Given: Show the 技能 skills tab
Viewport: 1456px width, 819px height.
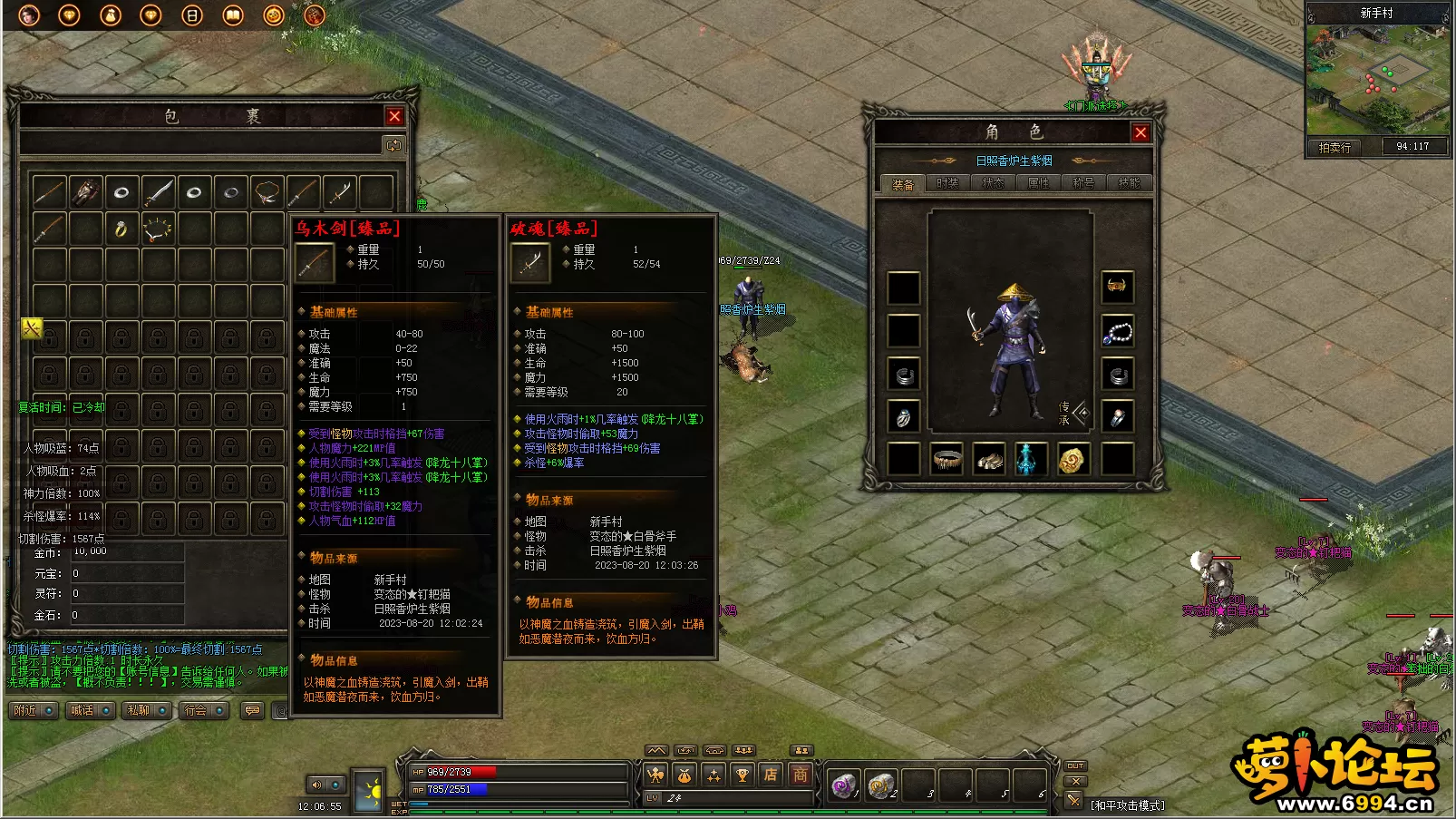Looking at the screenshot, I should 1129,183.
